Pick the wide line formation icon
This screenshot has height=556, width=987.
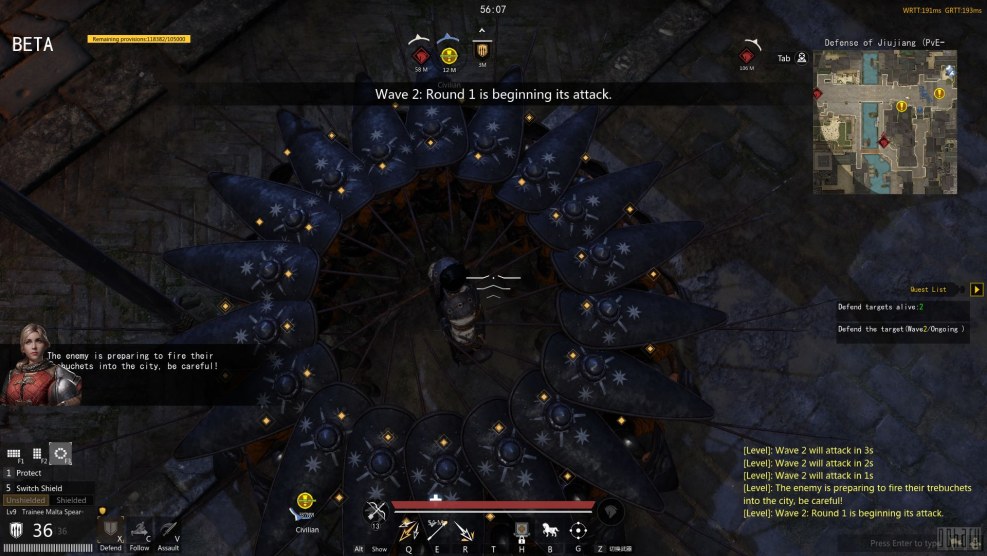14,454
